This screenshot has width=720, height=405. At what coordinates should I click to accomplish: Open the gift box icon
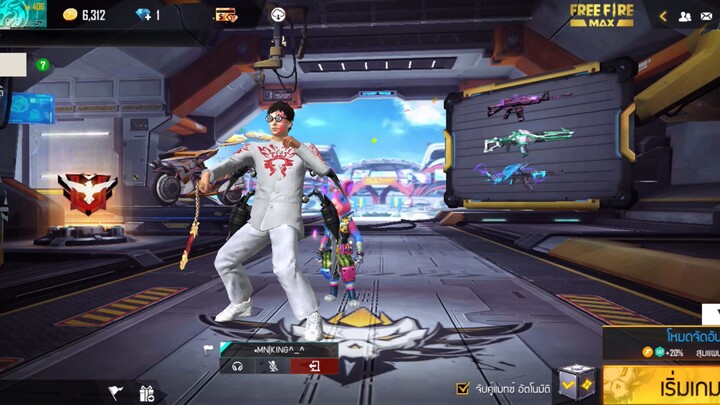(147, 393)
